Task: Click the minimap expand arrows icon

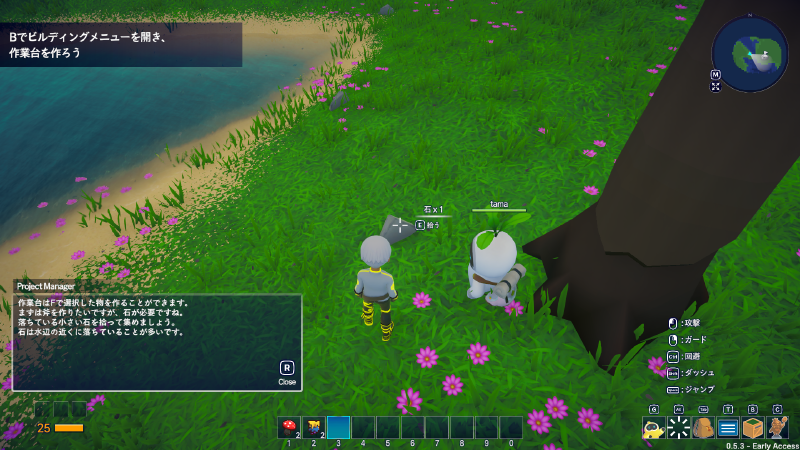Action: [x=716, y=87]
